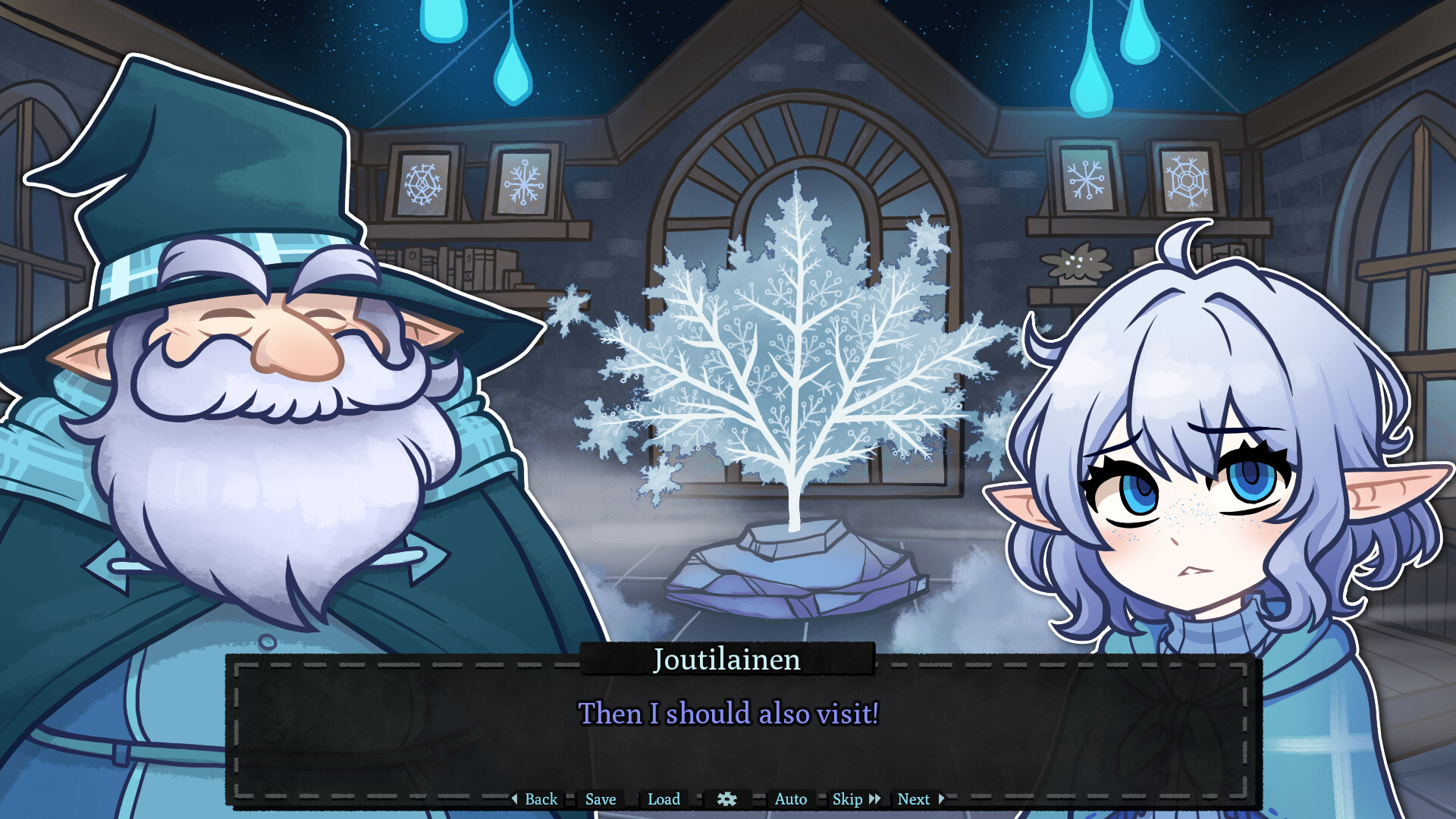Click the arrow icon beside Next

pos(940,799)
